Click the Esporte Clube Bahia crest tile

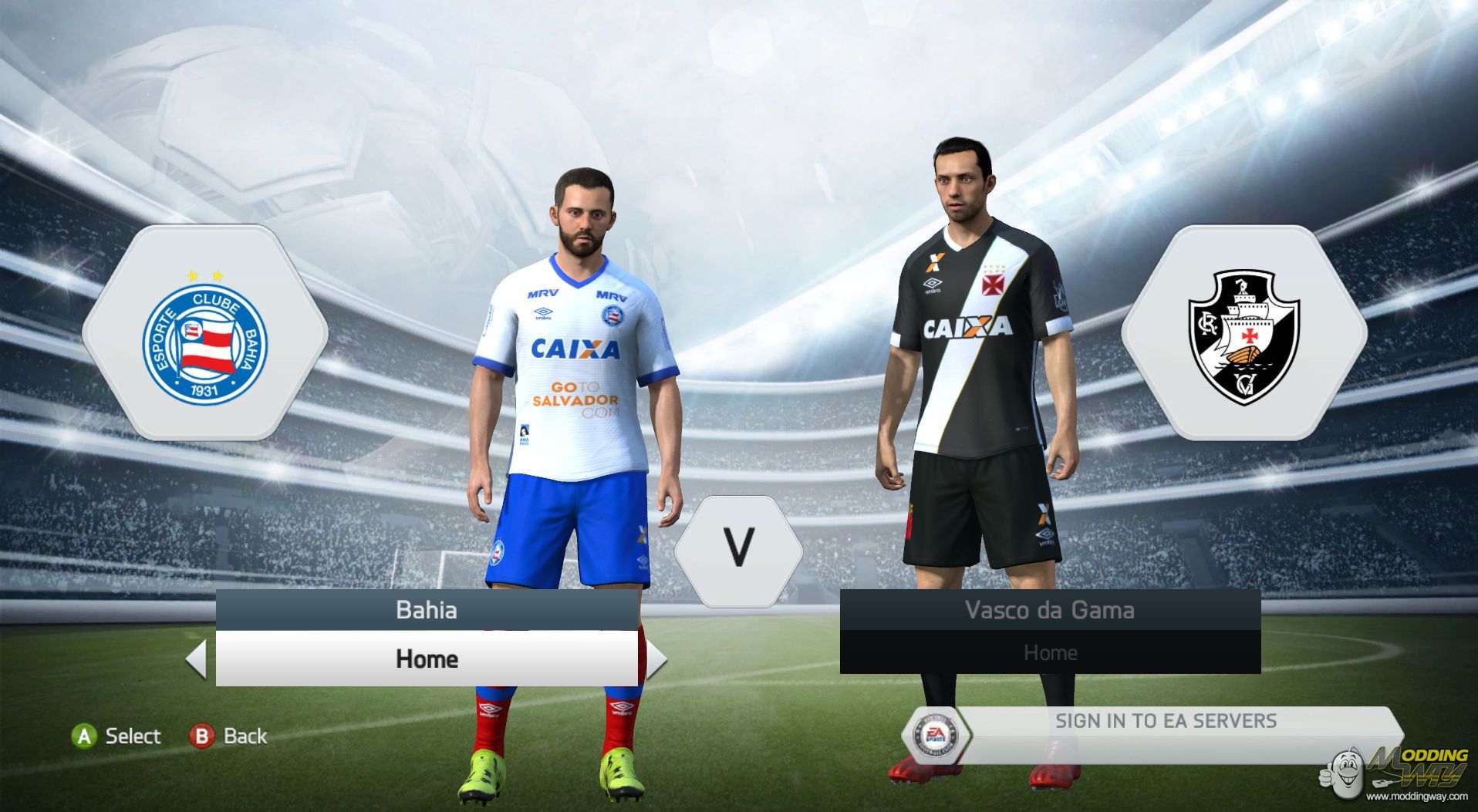coord(205,333)
